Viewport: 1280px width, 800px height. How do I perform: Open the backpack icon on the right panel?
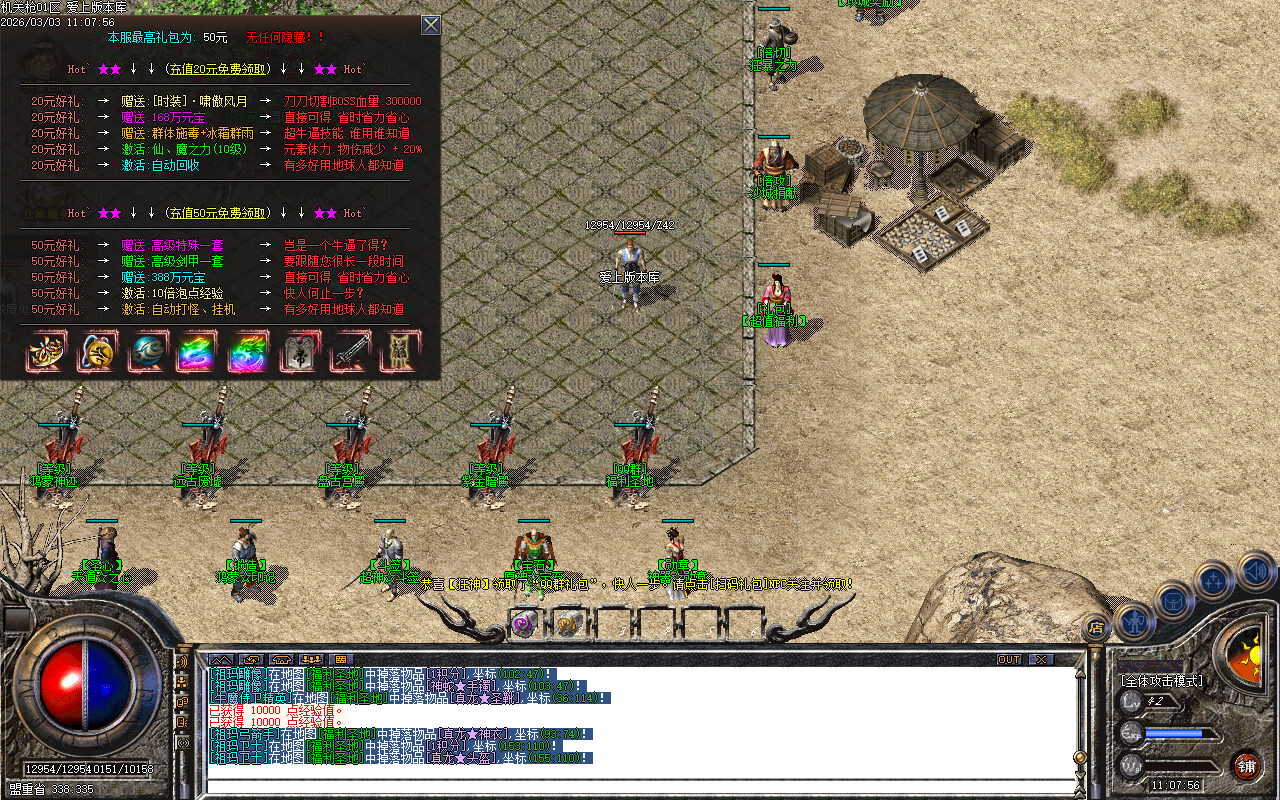click(x=1174, y=602)
